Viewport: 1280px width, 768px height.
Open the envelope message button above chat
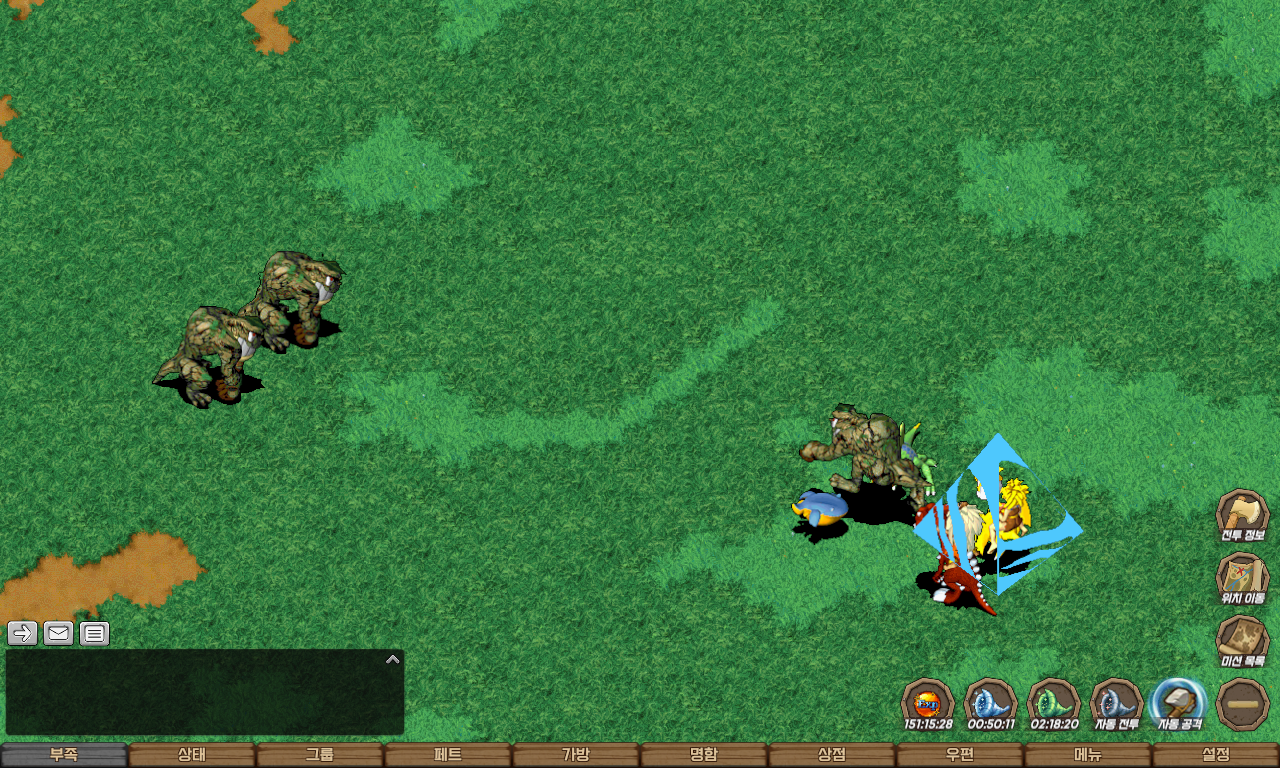pos(59,633)
